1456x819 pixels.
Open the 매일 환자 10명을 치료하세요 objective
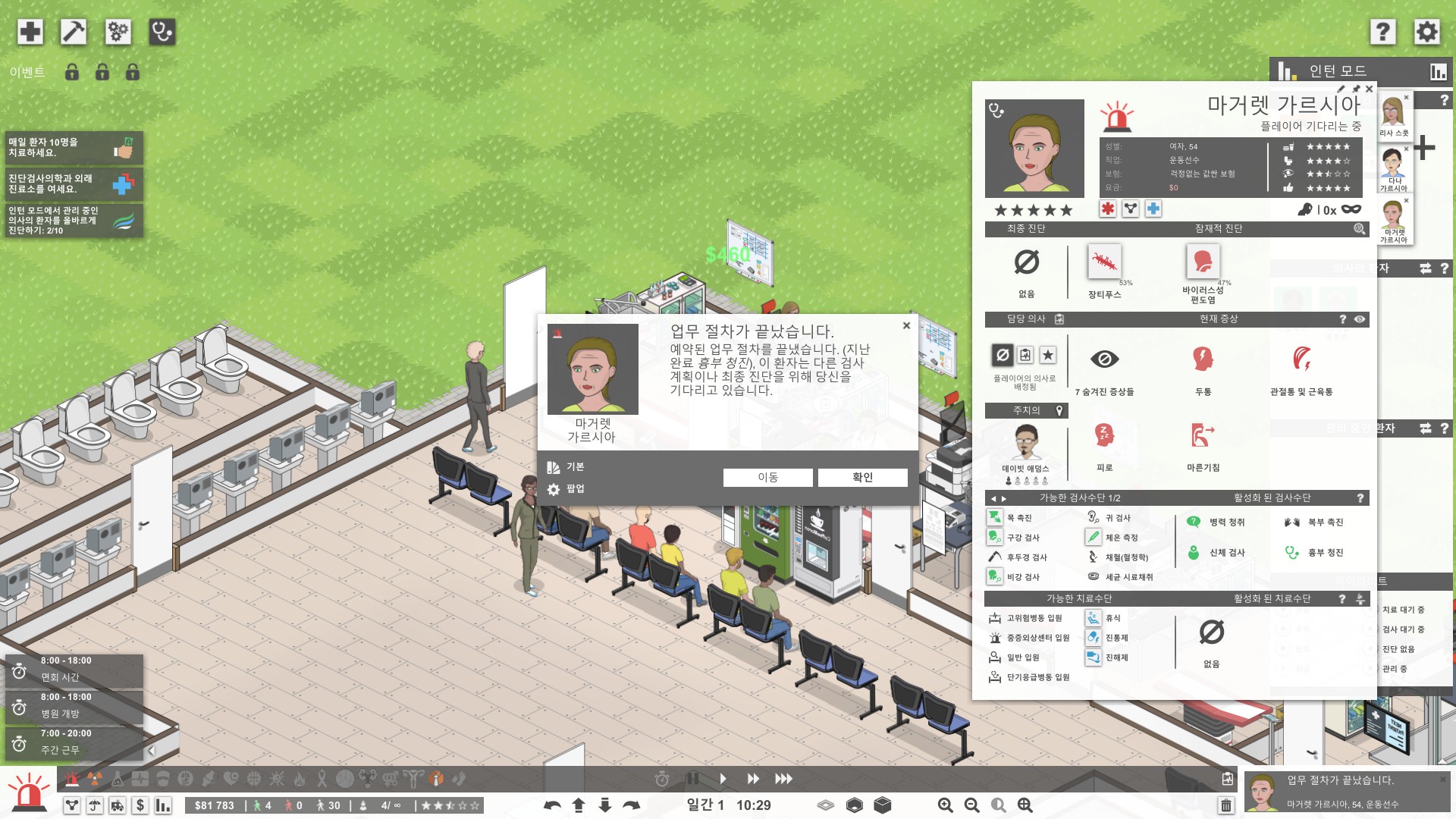pyautogui.click(x=74, y=147)
